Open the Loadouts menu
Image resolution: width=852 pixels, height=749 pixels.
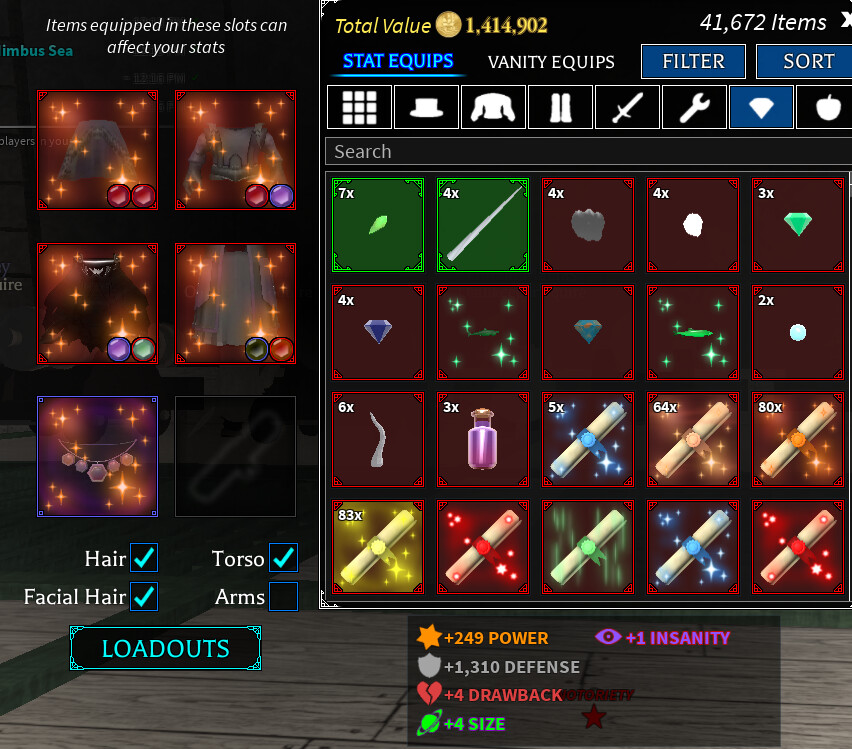pyautogui.click(x=165, y=648)
